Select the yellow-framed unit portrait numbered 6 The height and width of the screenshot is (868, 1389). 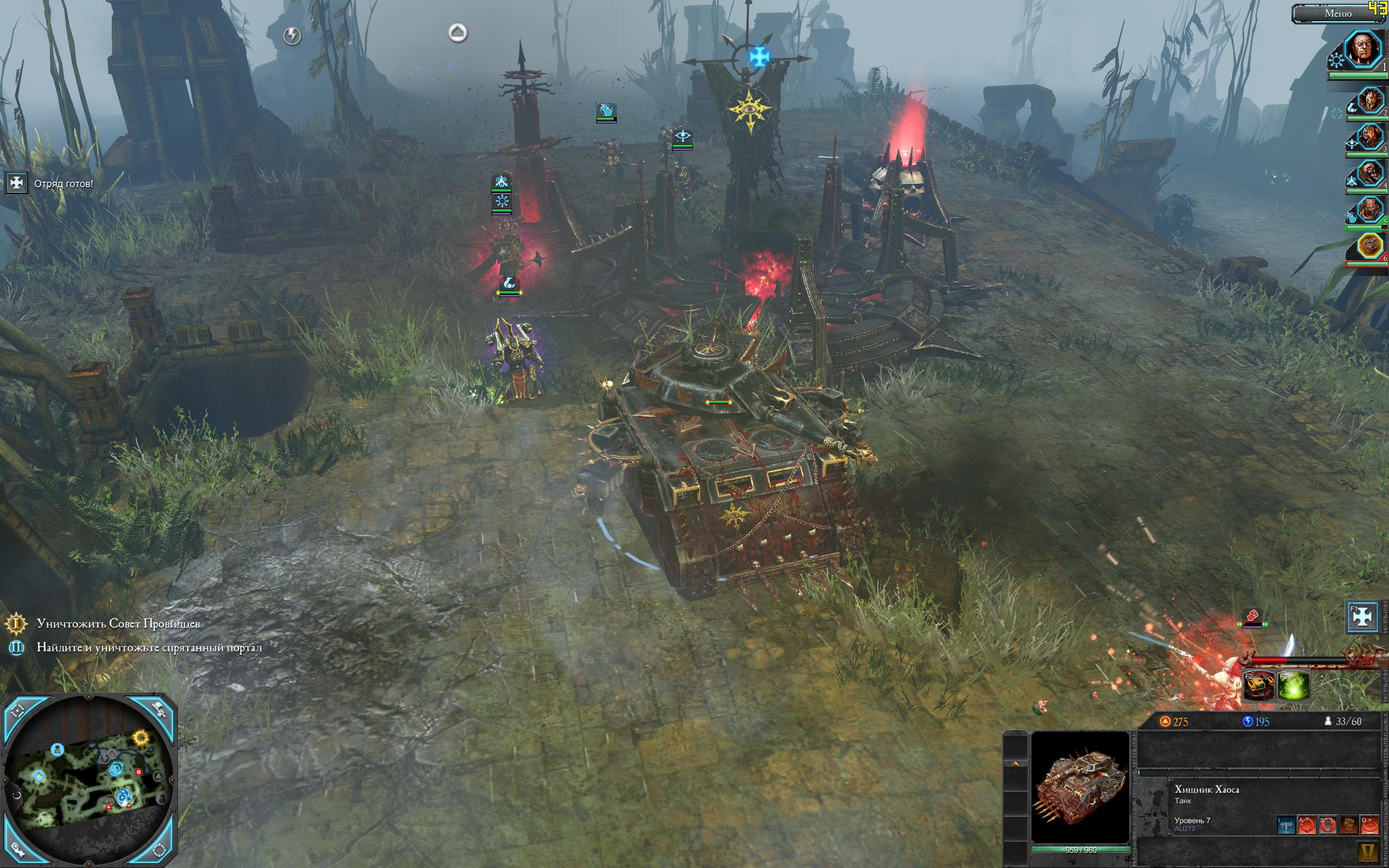coord(1369,247)
